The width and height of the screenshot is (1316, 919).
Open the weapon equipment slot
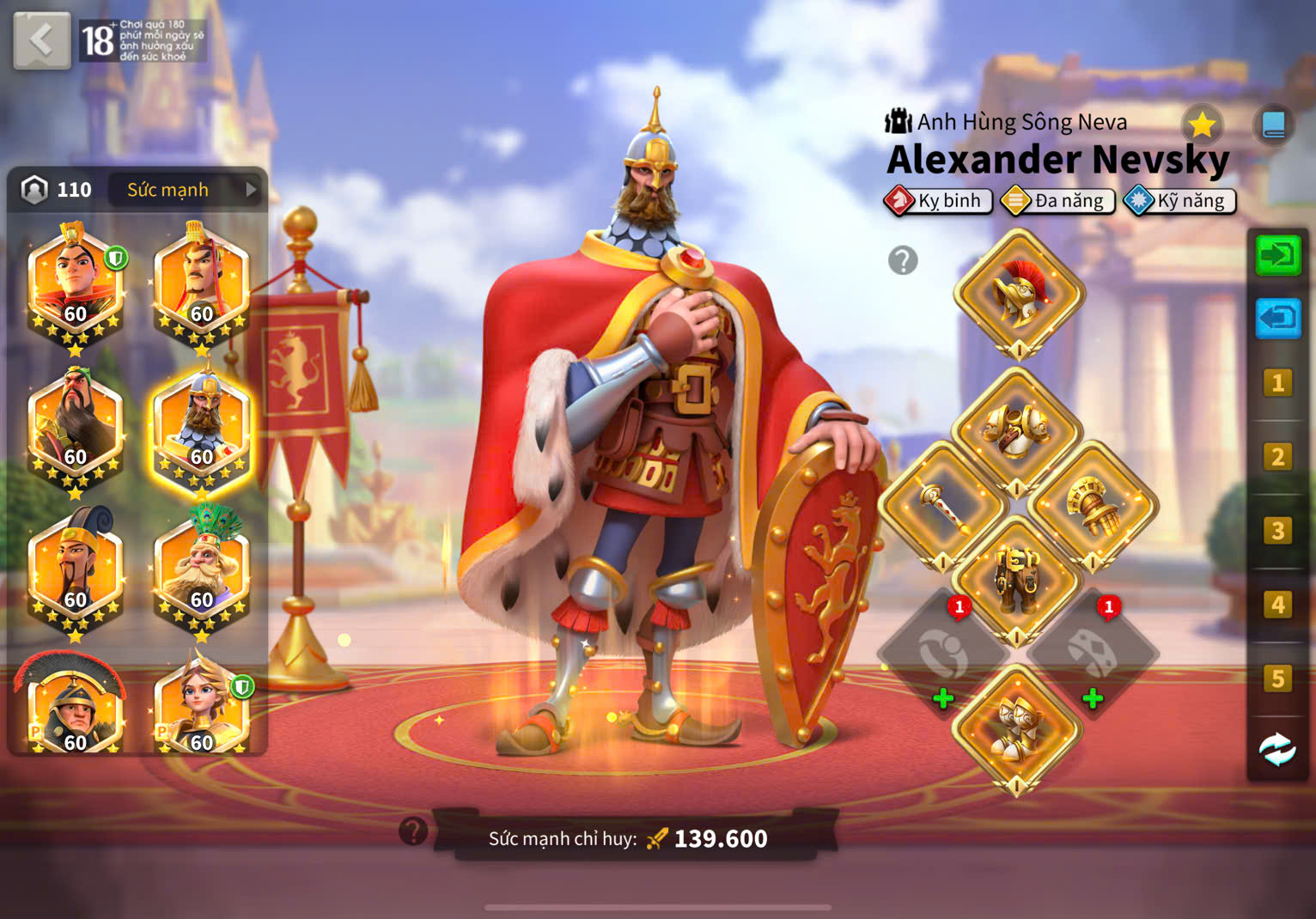tap(942, 507)
